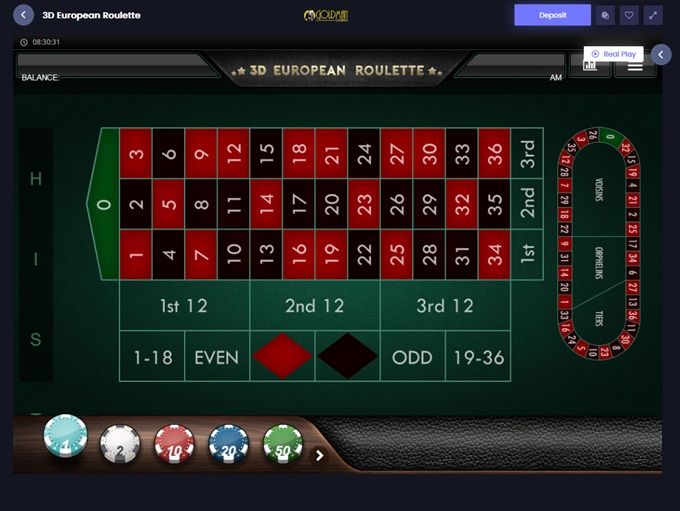Bet on the EVEN field
Screen dimensions: 680x511
(217, 357)
